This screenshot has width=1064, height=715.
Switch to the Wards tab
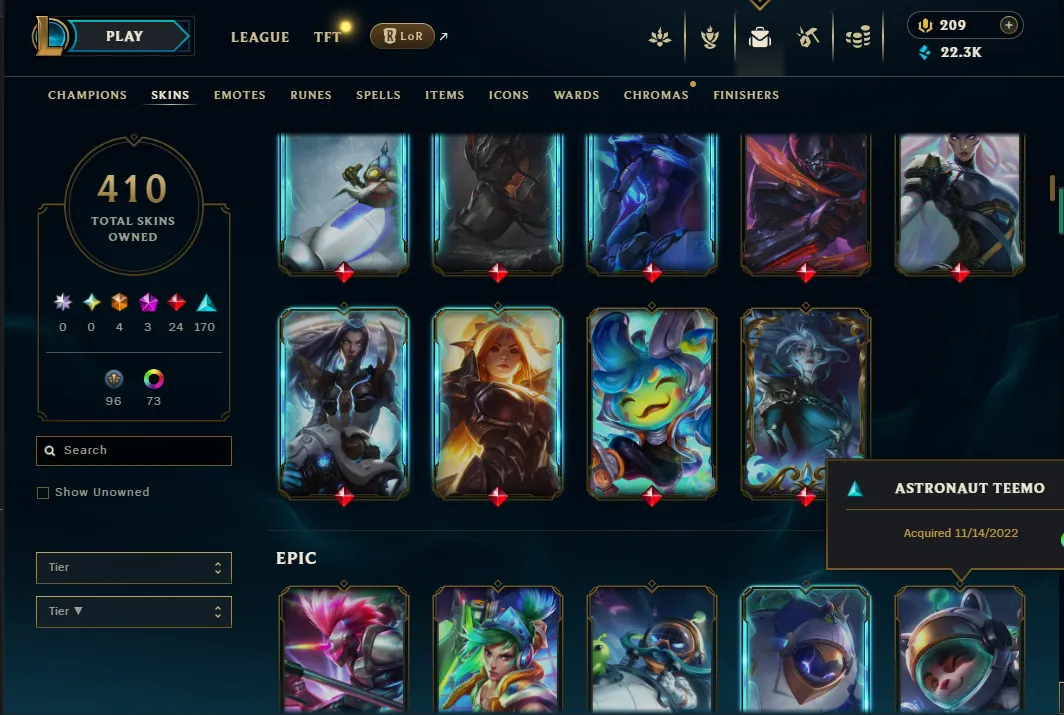[x=577, y=95]
